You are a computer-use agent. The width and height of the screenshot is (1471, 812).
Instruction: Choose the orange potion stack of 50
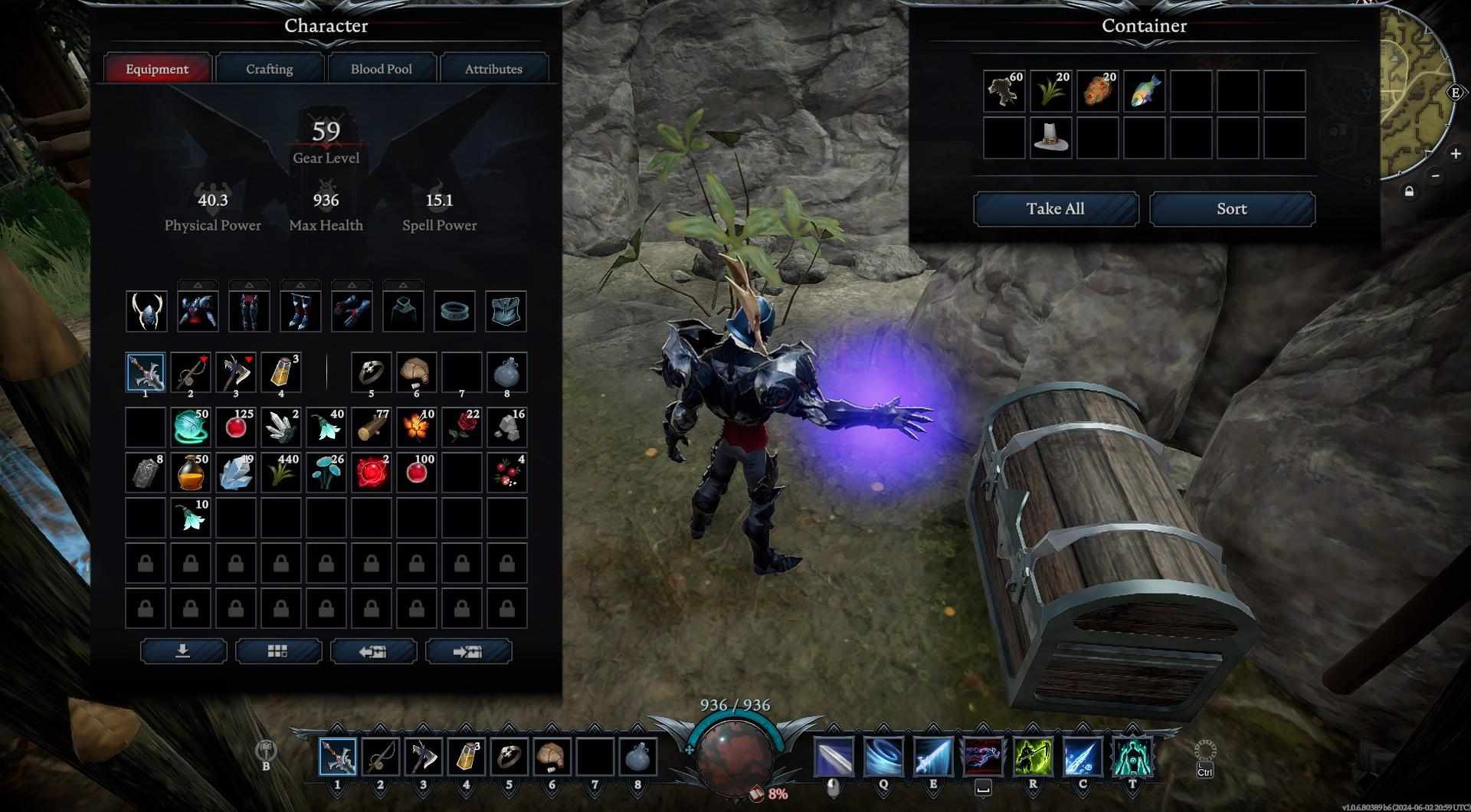[191, 472]
